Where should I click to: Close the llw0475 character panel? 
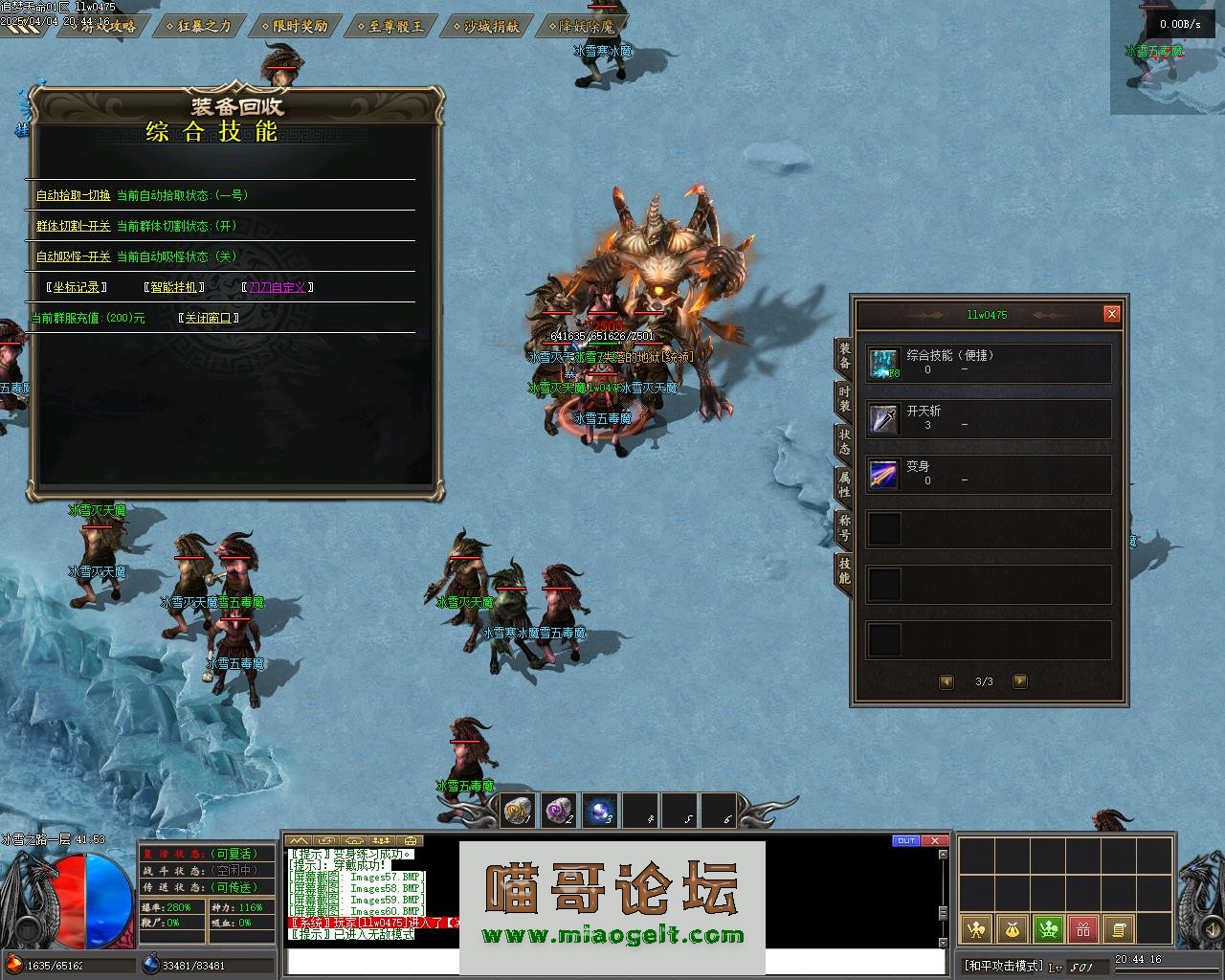1111,314
